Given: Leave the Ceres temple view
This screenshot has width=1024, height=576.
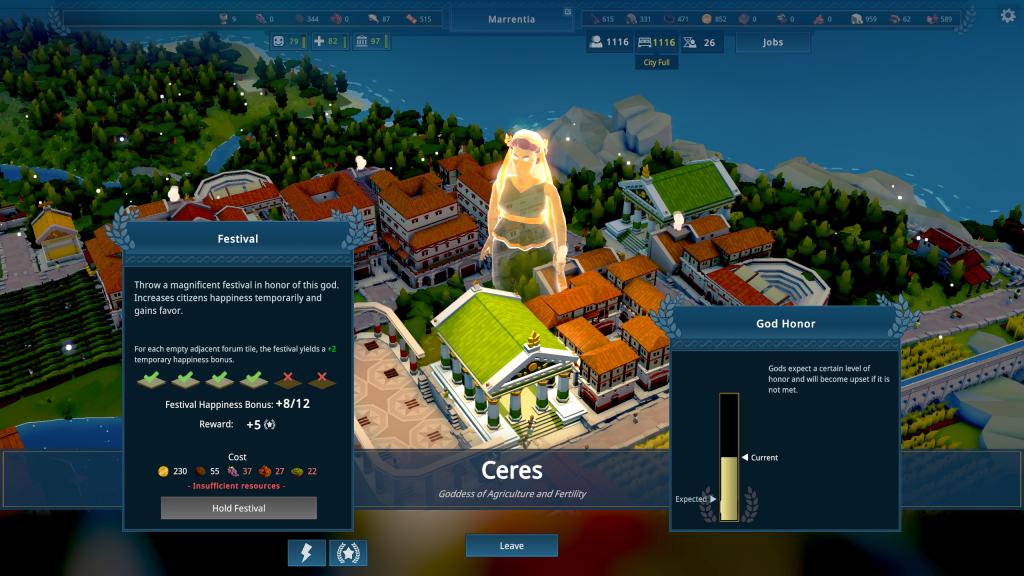Looking at the screenshot, I should tap(511, 546).
